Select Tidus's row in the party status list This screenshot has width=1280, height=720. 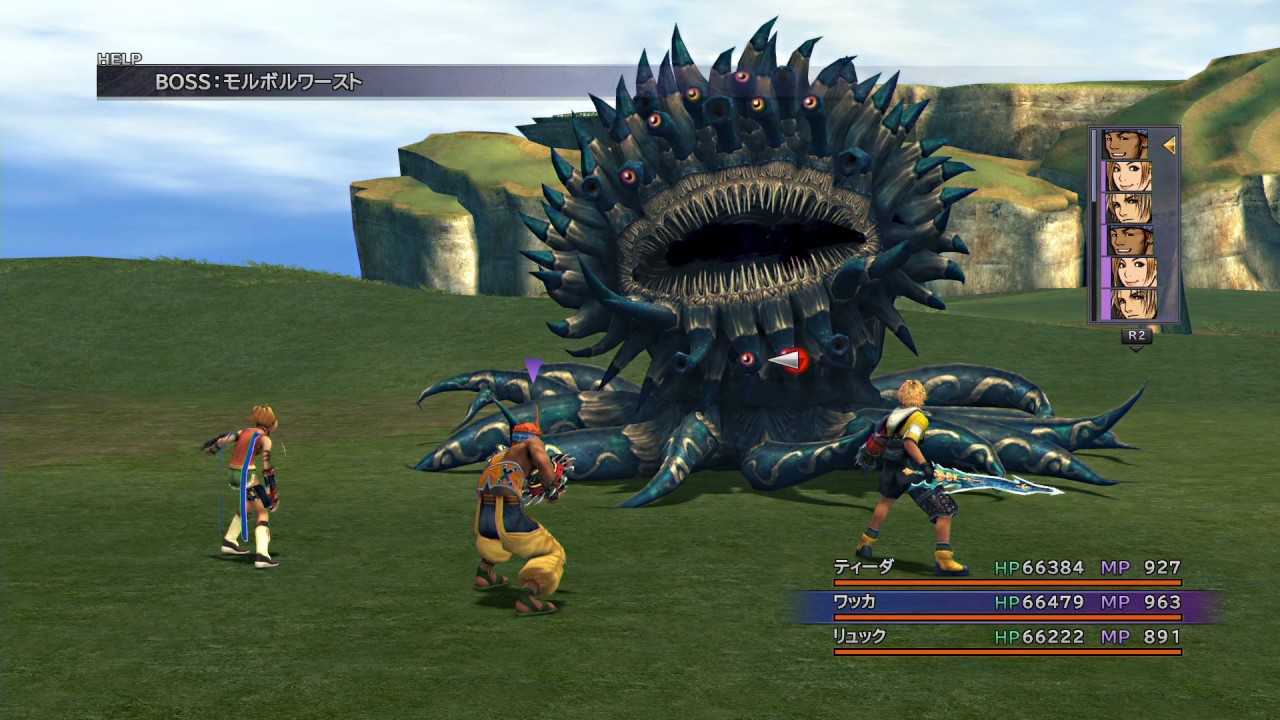[x=1006, y=568]
